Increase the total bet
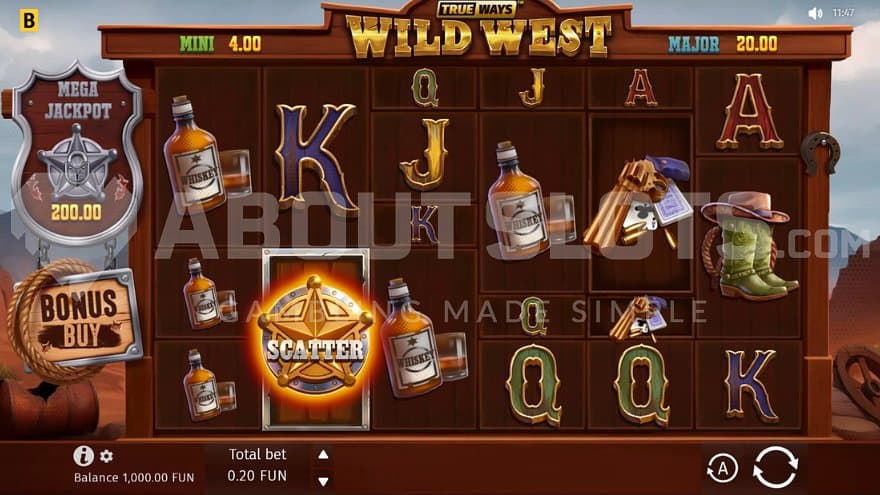This screenshot has height=495, width=880. pos(322,455)
